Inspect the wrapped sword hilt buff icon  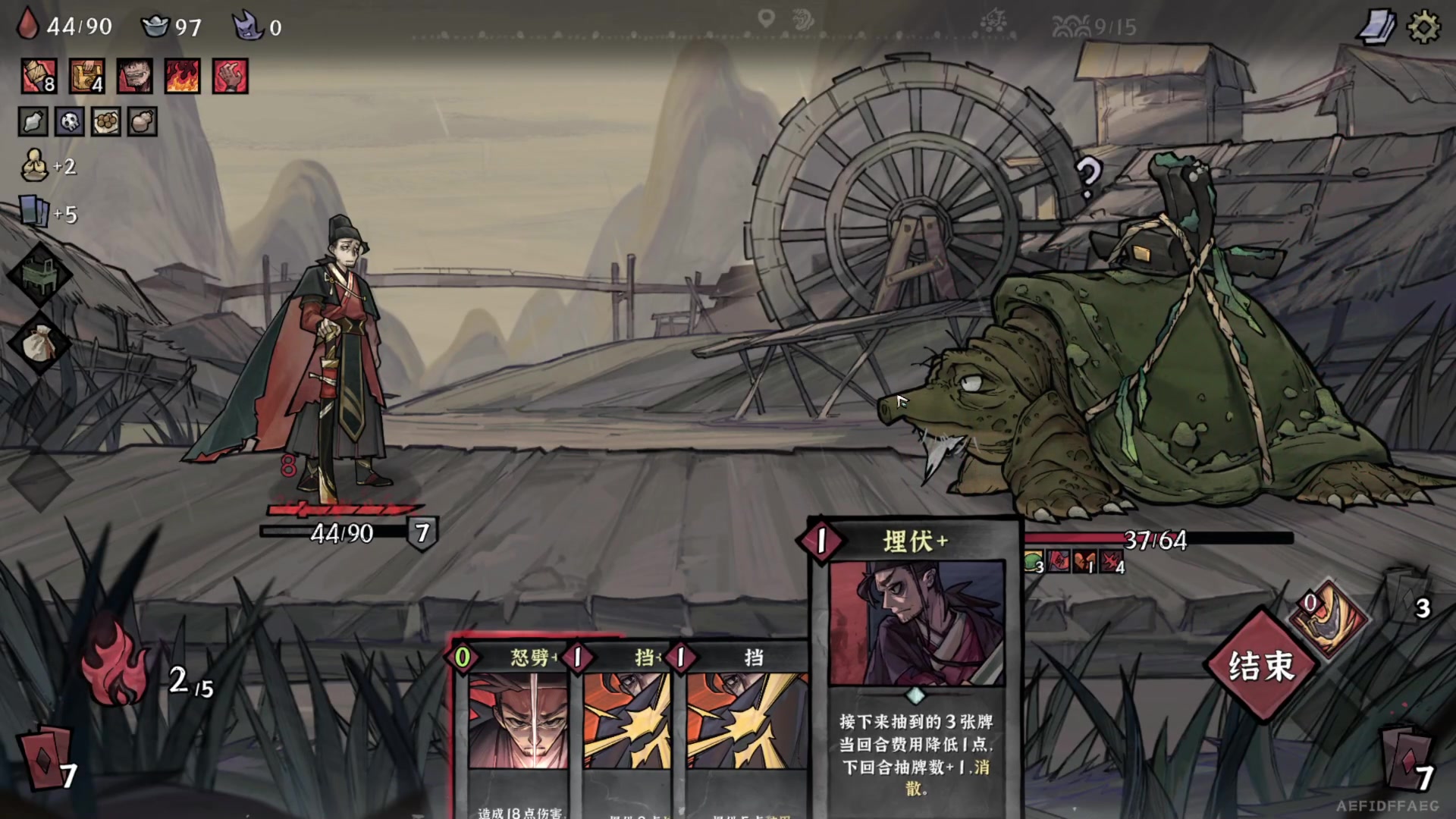(x=39, y=77)
